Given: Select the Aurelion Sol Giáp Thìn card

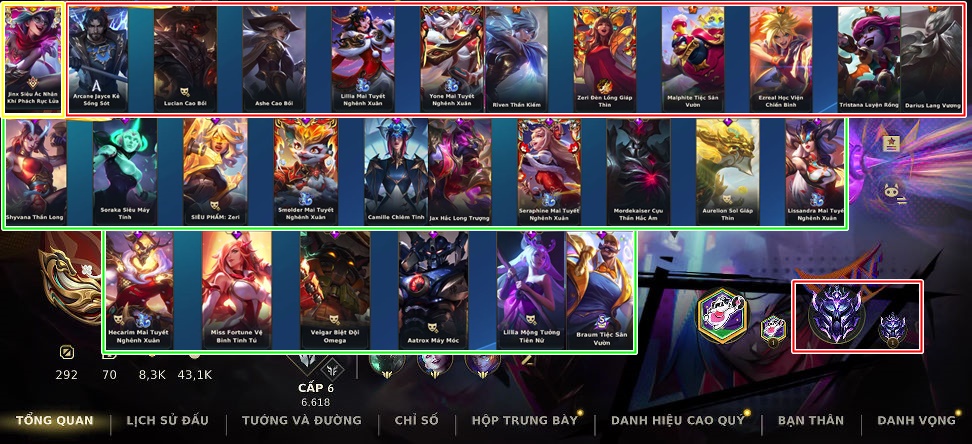Looking at the screenshot, I should pyautogui.click(x=727, y=172).
